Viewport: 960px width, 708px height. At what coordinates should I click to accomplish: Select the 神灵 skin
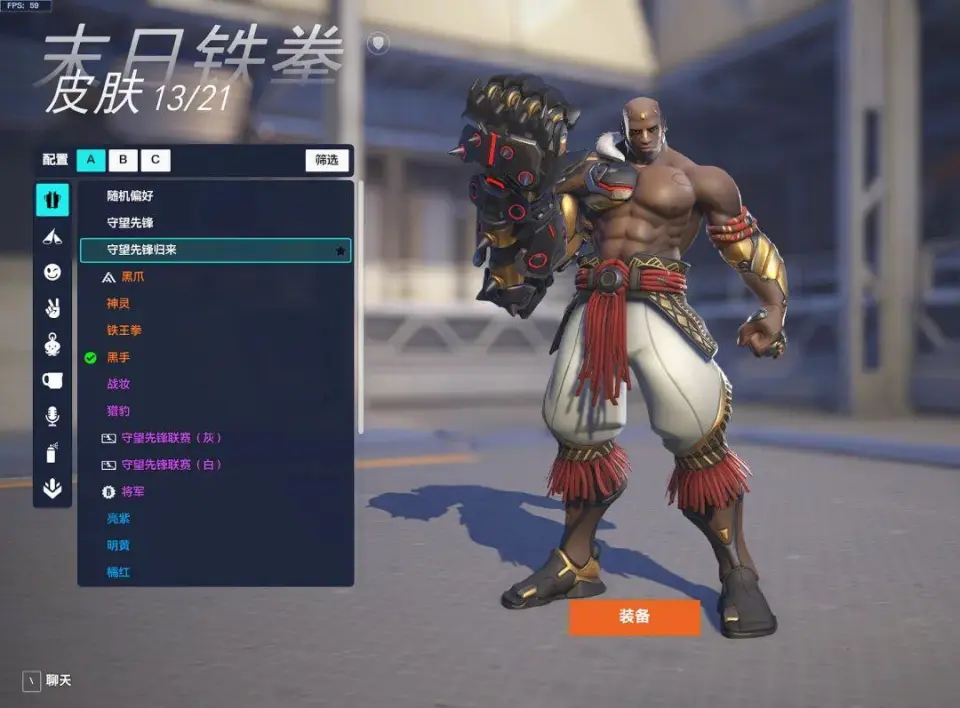(x=119, y=303)
